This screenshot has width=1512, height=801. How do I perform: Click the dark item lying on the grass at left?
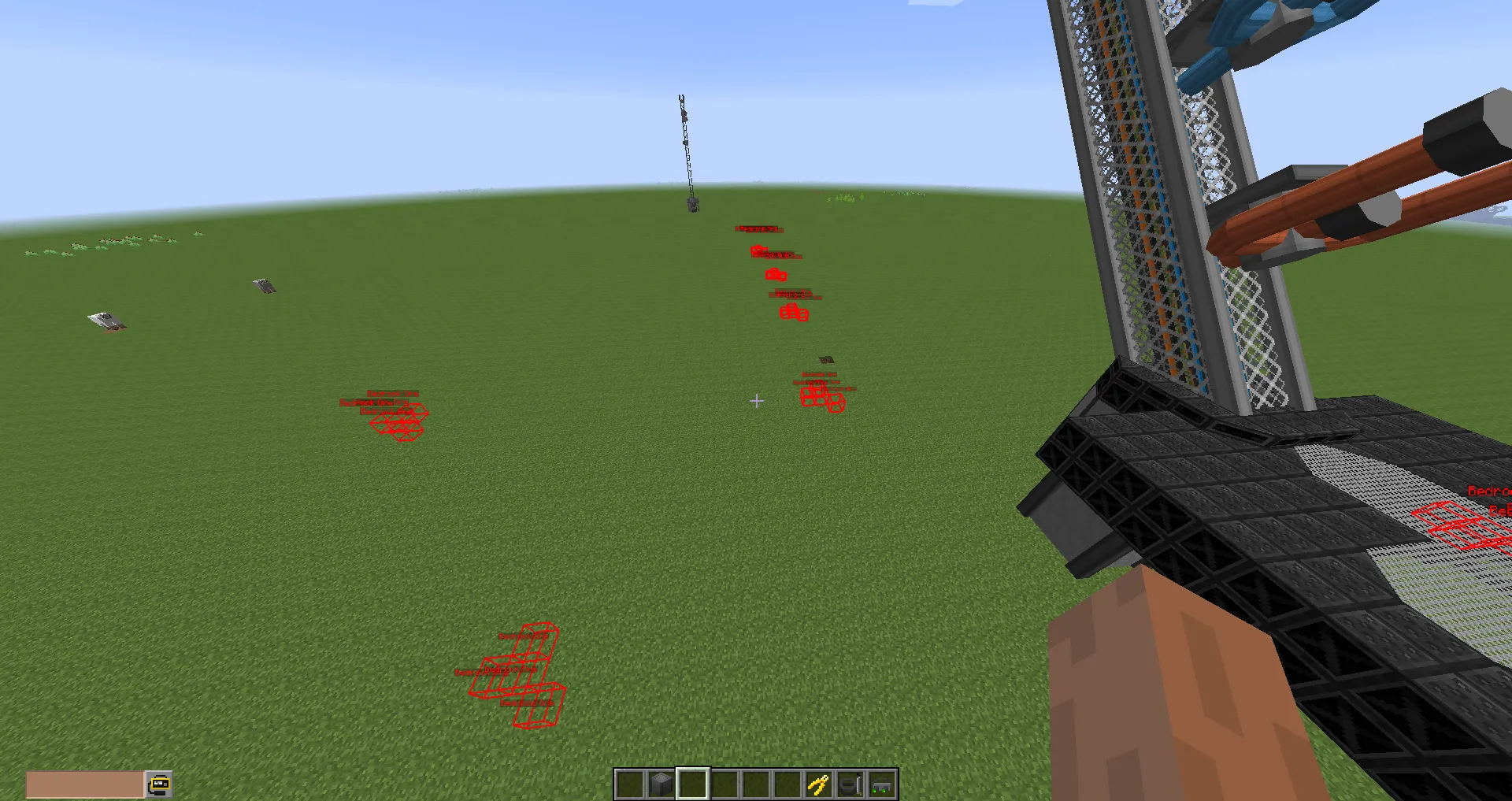point(106,321)
